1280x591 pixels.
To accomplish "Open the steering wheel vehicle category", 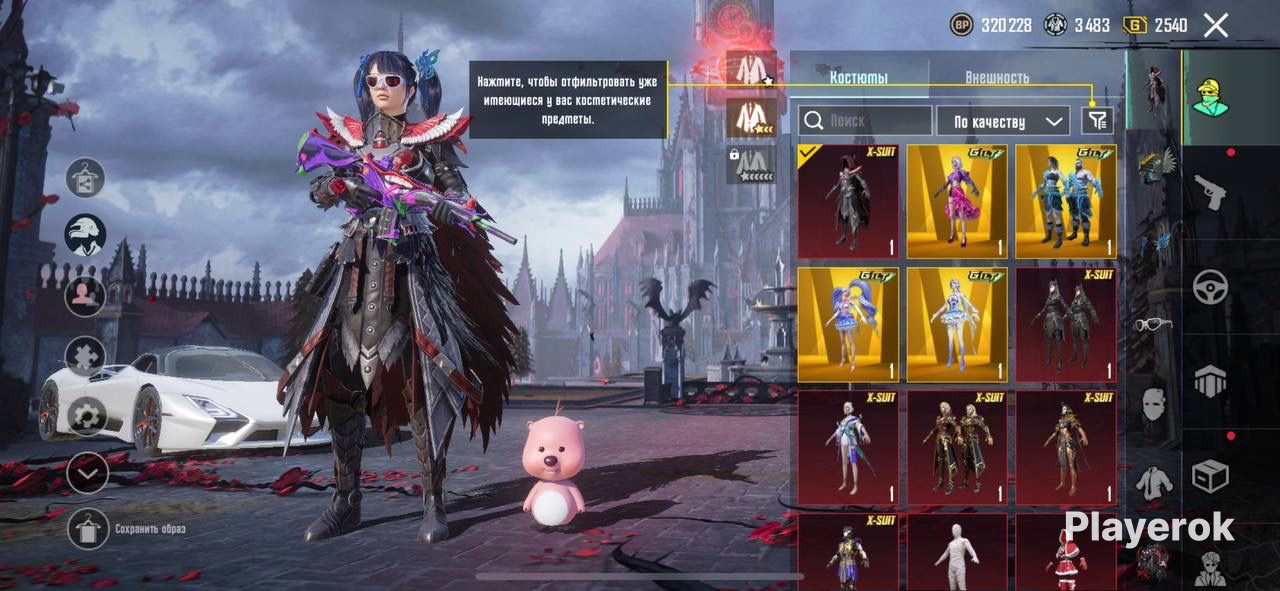I will point(1210,287).
